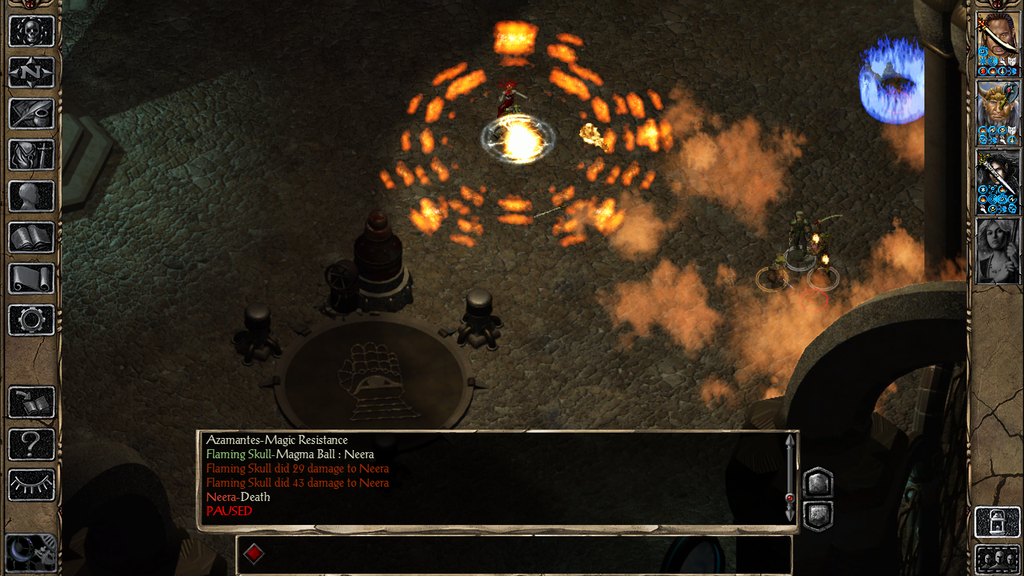Screen dimensions: 1024x576
Task: Select the greyed-out dead Neera portrait
Action: click(x=997, y=250)
